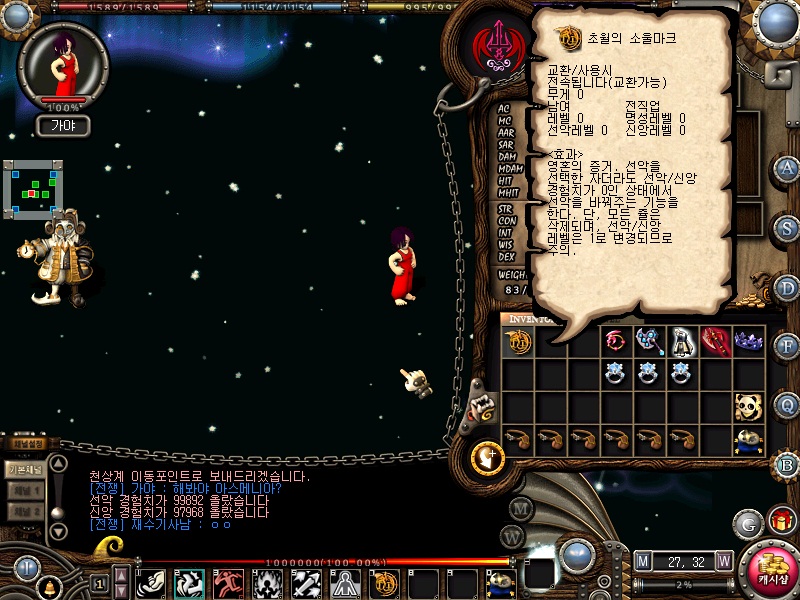Select the panda face inventory item
The image size is (800, 600).
pos(747,407)
